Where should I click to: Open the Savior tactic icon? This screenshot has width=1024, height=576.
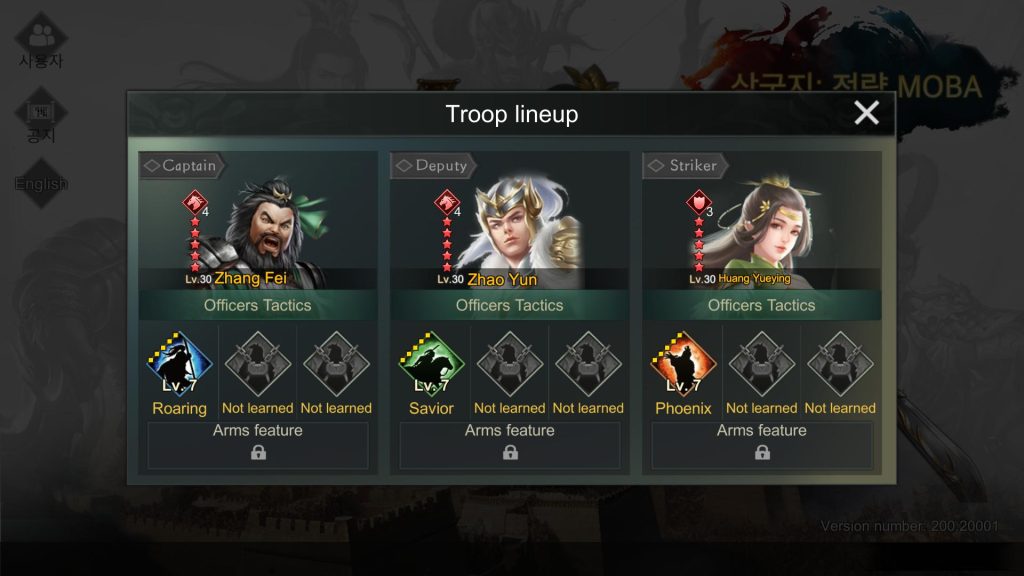[x=431, y=366]
